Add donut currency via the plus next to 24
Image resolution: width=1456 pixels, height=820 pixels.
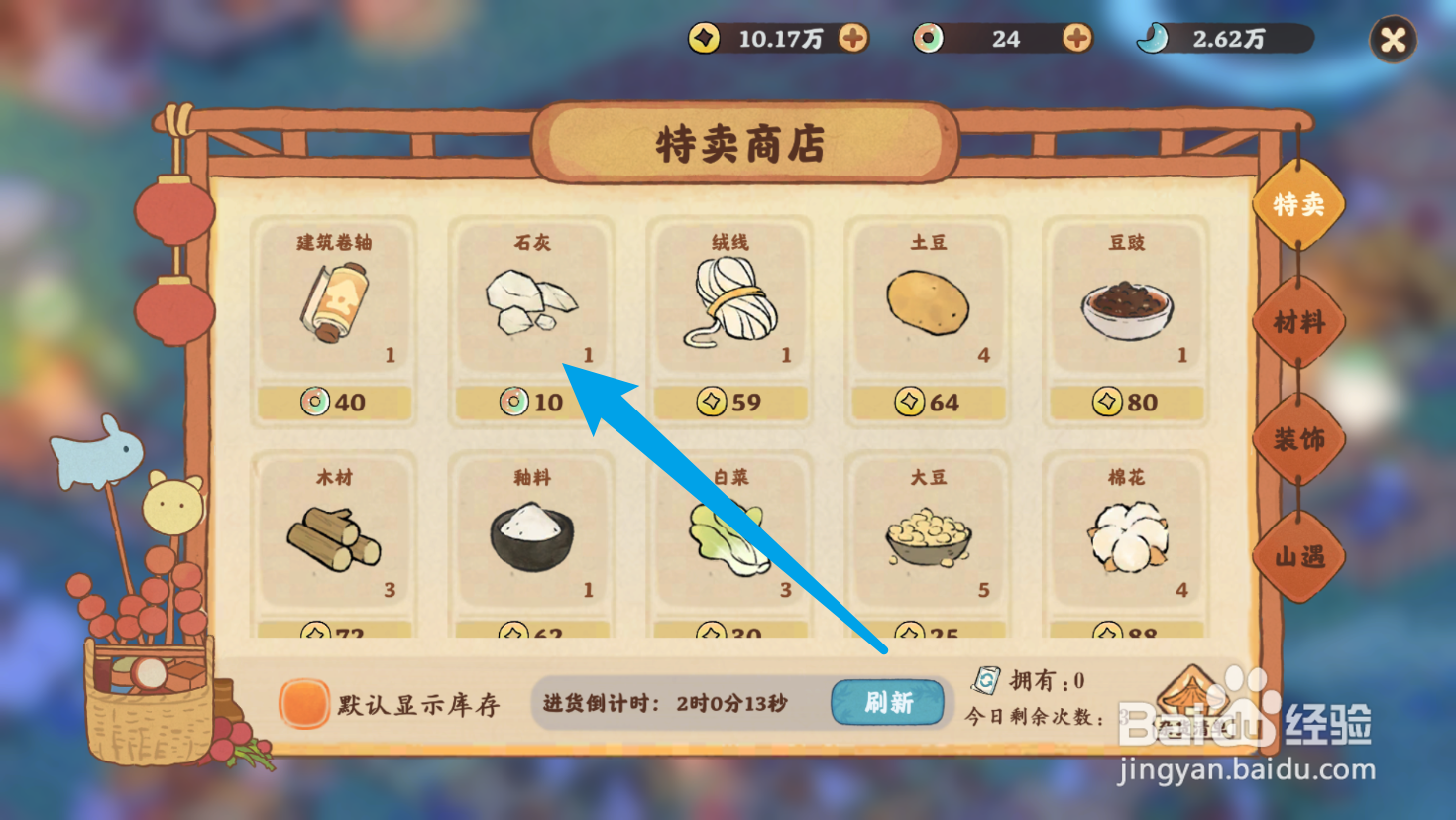(x=1076, y=40)
